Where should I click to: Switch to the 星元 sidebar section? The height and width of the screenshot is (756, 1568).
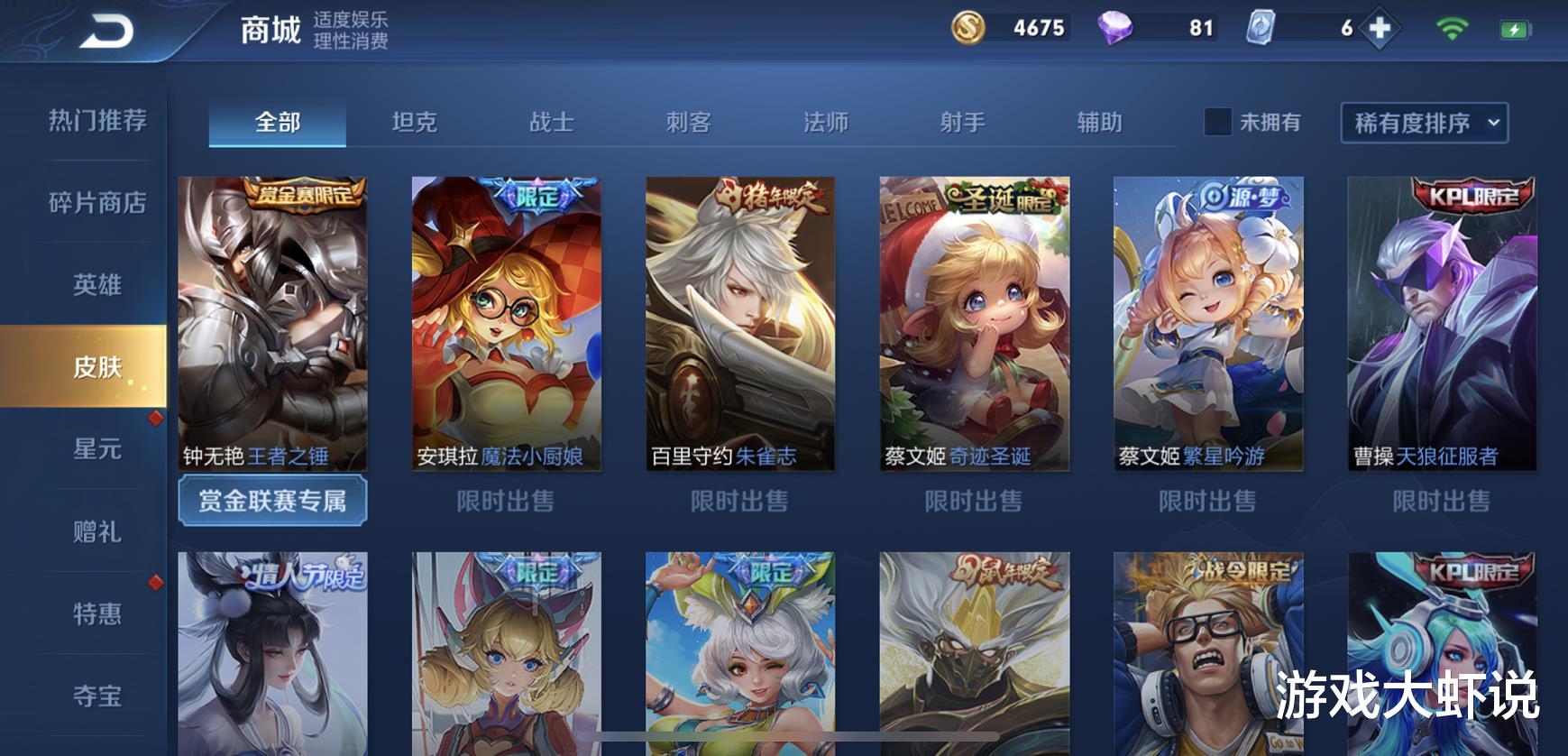(95, 451)
